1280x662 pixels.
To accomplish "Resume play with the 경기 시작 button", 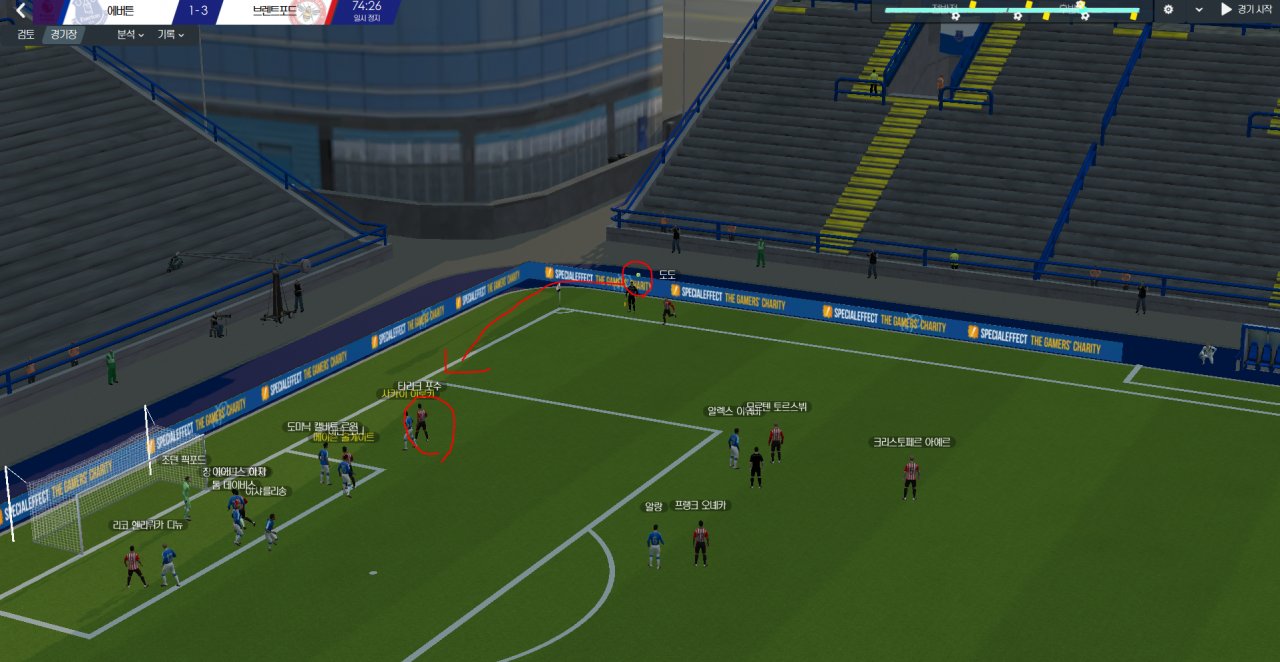I will [x=1246, y=9].
